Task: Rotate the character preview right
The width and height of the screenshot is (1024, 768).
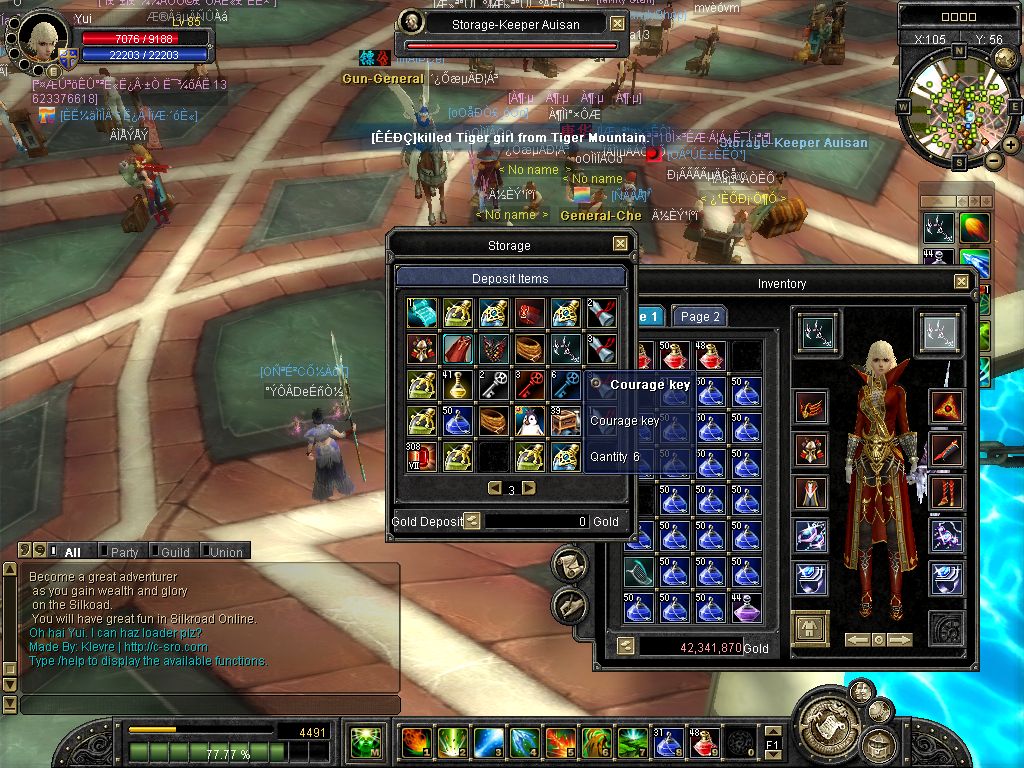Action: point(900,640)
